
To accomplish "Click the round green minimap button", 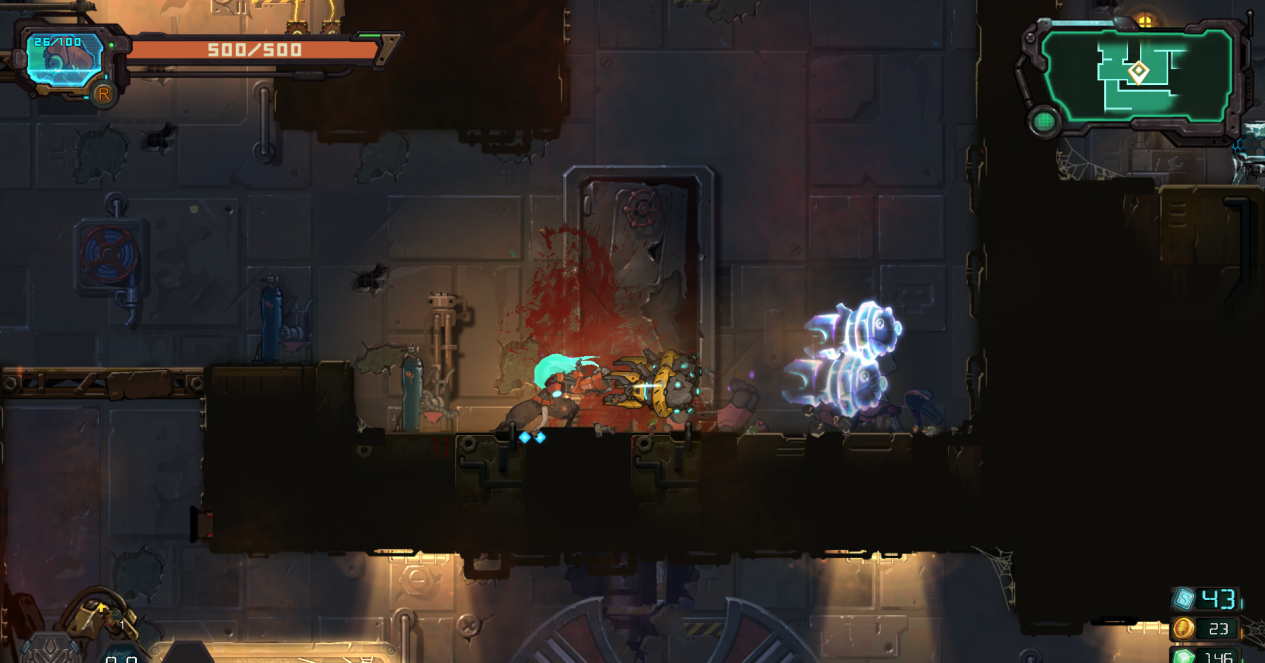I will pyautogui.click(x=1044, y=121).
